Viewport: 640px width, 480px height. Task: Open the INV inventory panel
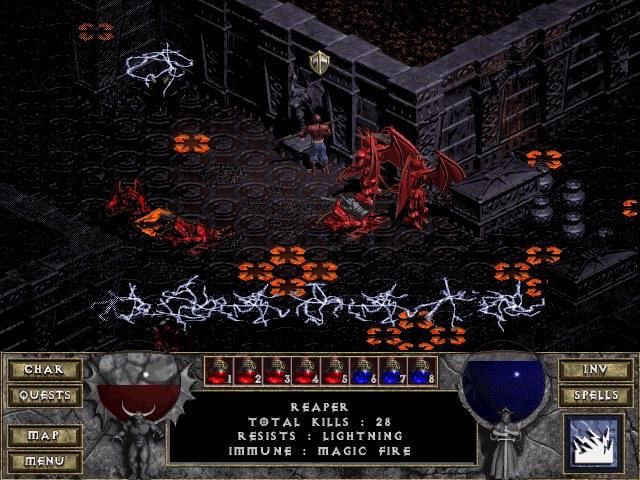[x=596, y=370]
